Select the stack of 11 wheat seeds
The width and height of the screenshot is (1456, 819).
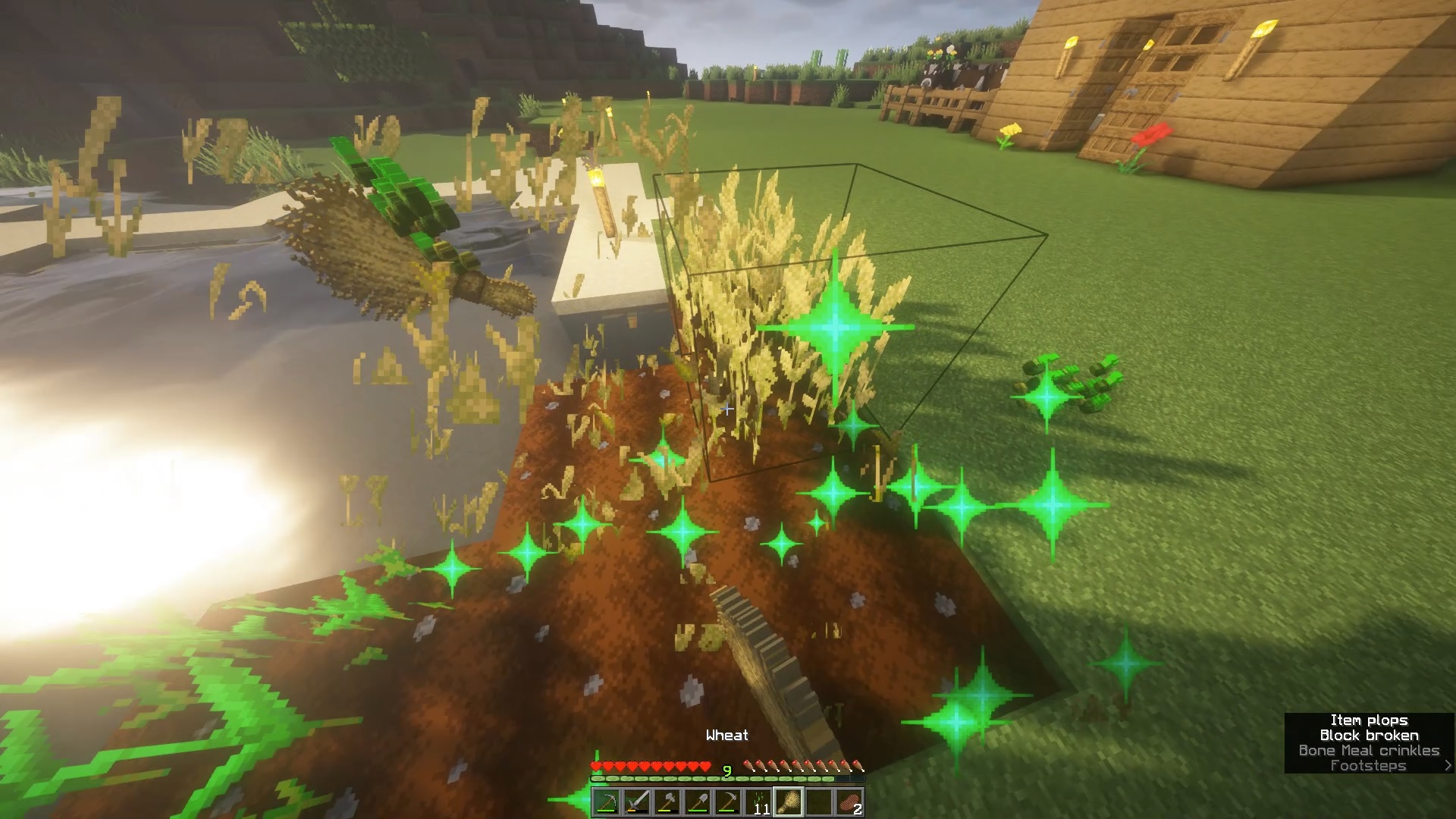pos(758,802)
